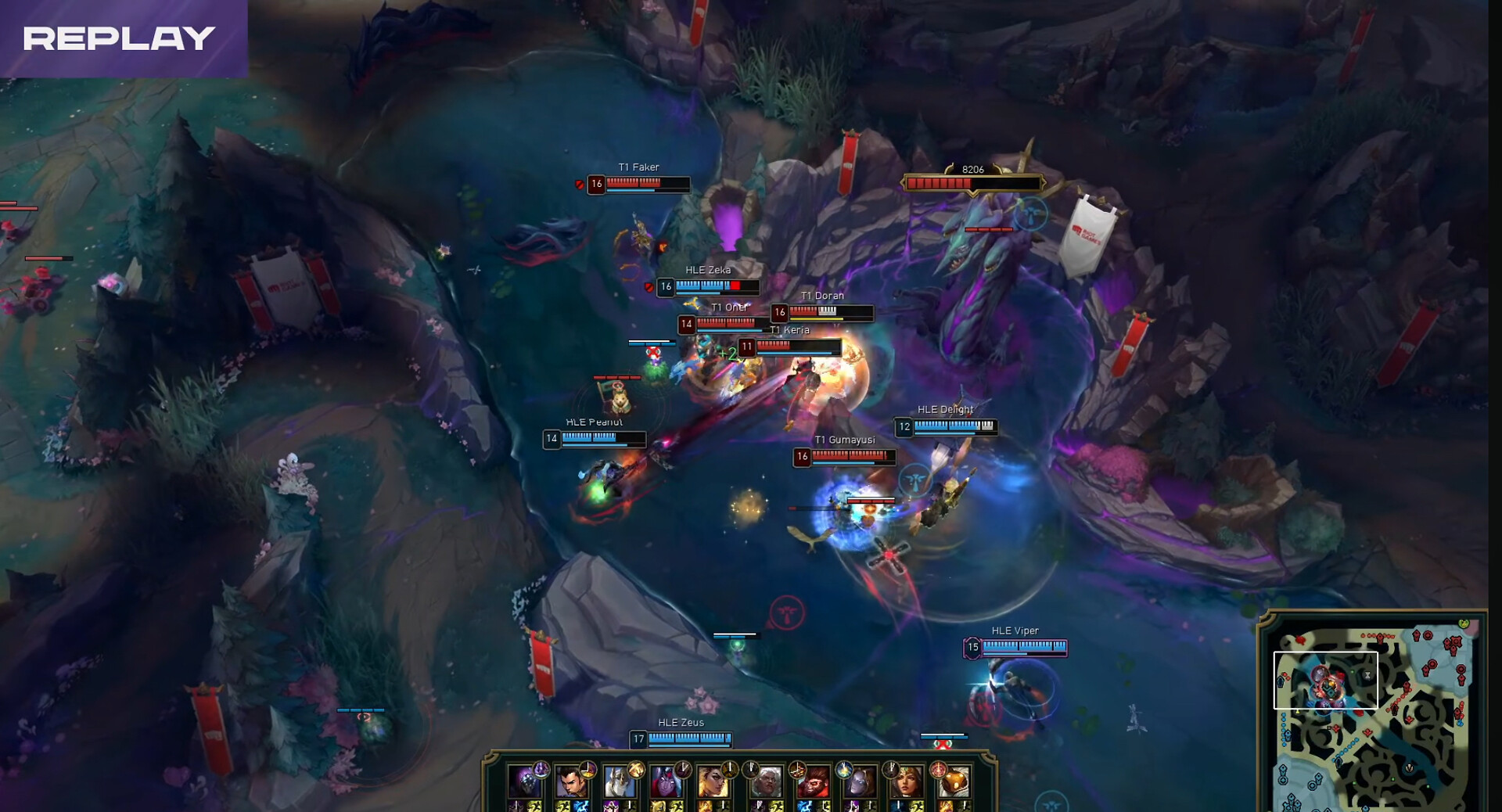
Task: Pick the golden-haired champion portrait
Action: (713, 781)
